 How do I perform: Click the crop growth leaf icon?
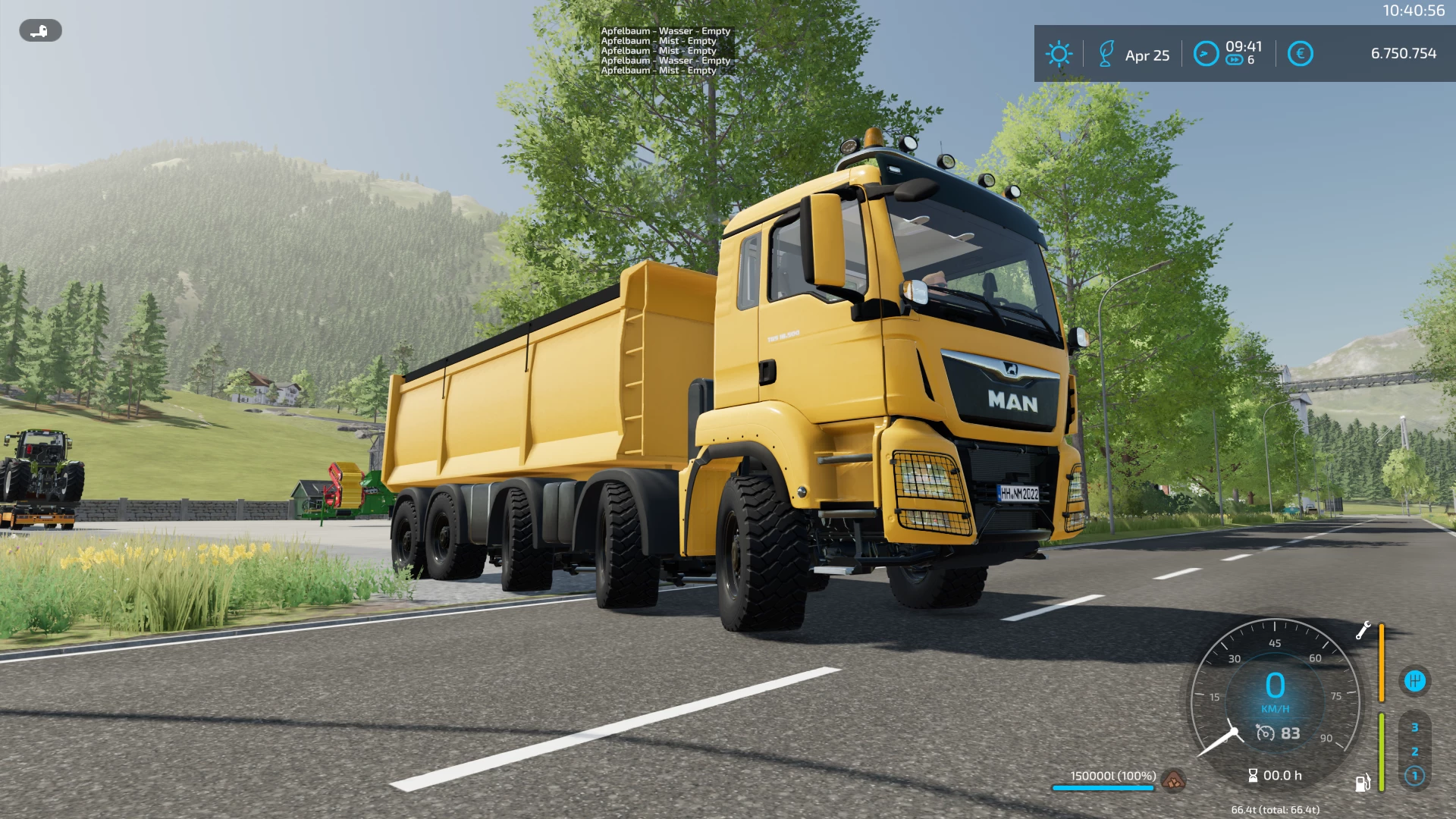[x=1106, y=53]
